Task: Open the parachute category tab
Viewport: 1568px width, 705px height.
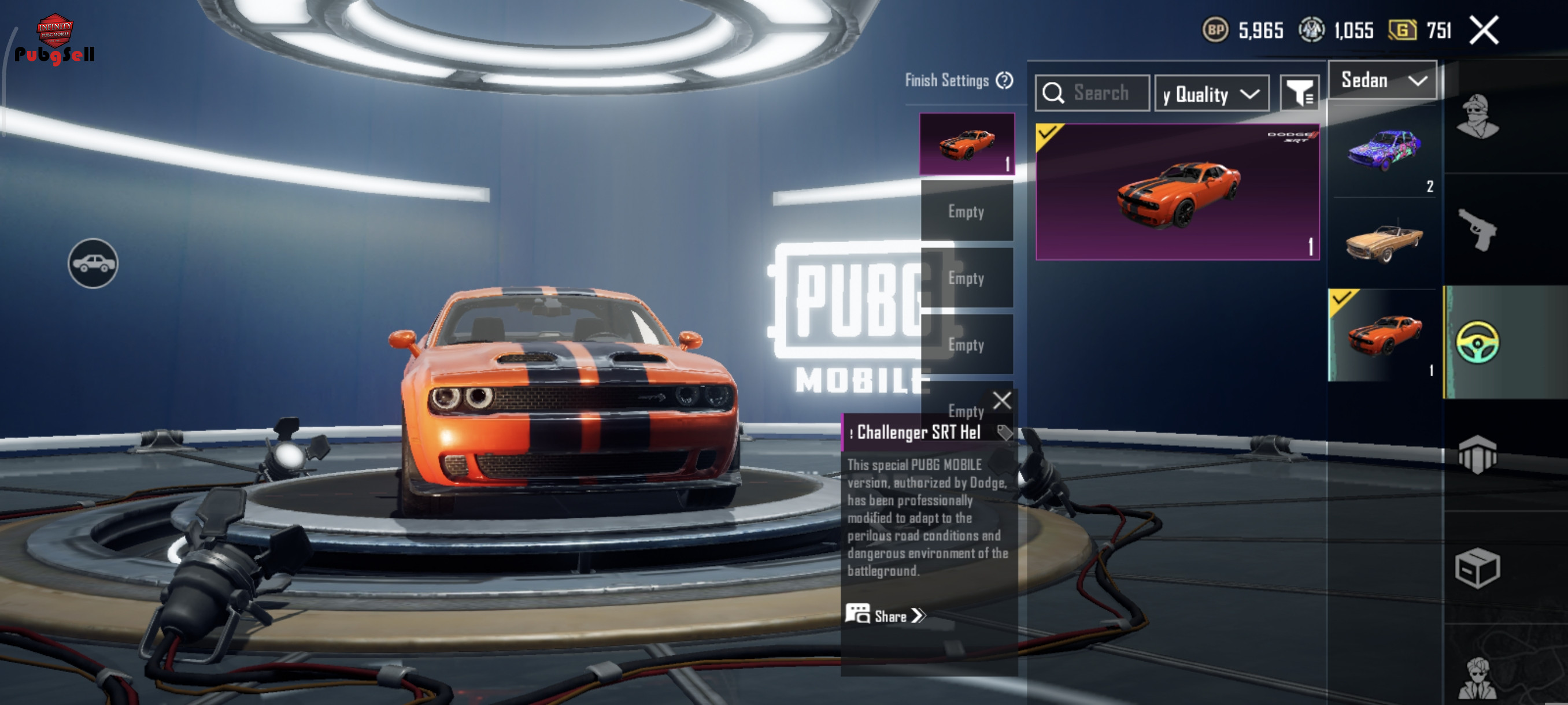Action: coord(1477,454)
